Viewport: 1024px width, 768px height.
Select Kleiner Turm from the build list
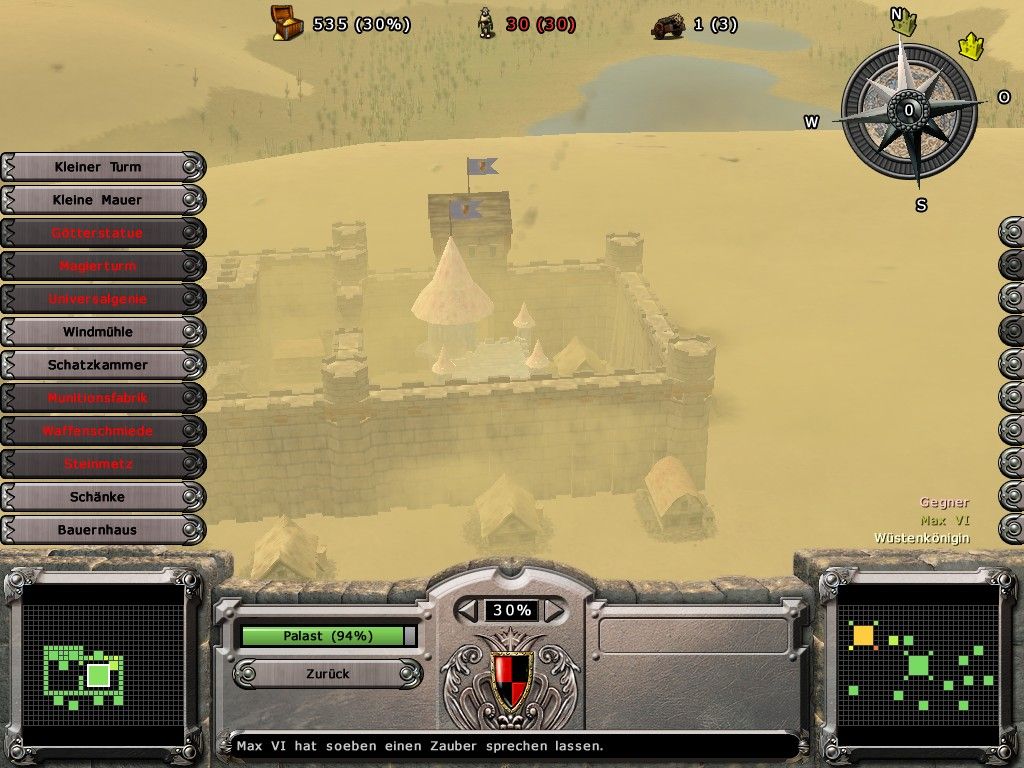(98, 167)
